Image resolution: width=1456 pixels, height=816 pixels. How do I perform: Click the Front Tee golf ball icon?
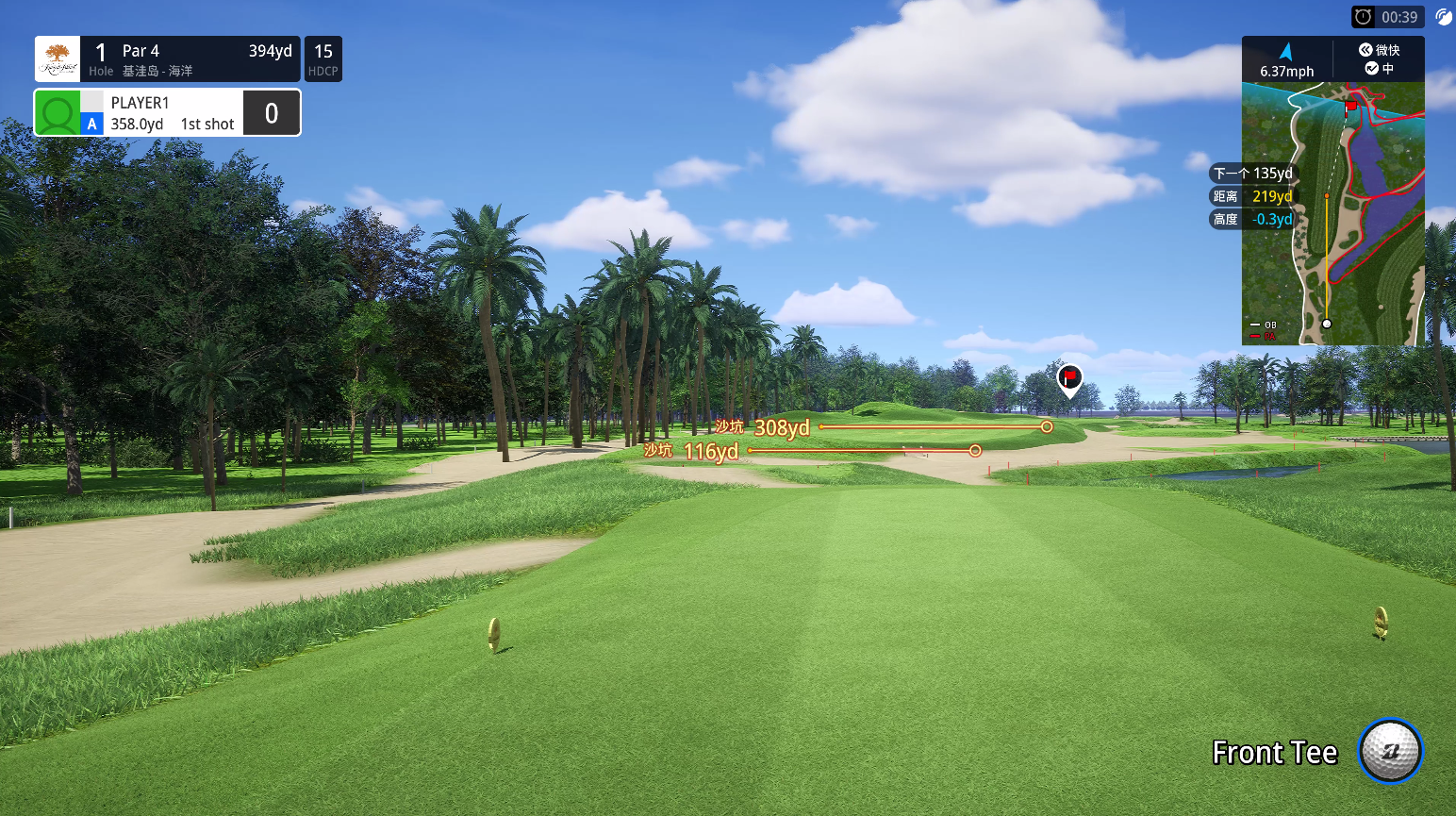coord(1390,751)
